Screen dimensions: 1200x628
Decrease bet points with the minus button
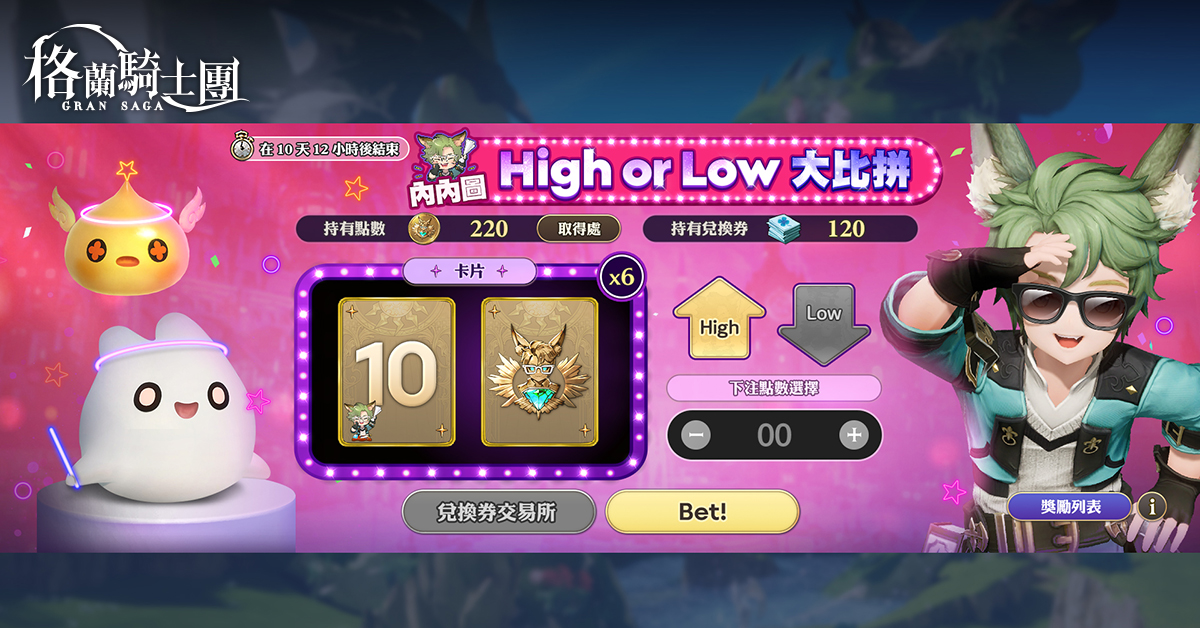(698, 435)
